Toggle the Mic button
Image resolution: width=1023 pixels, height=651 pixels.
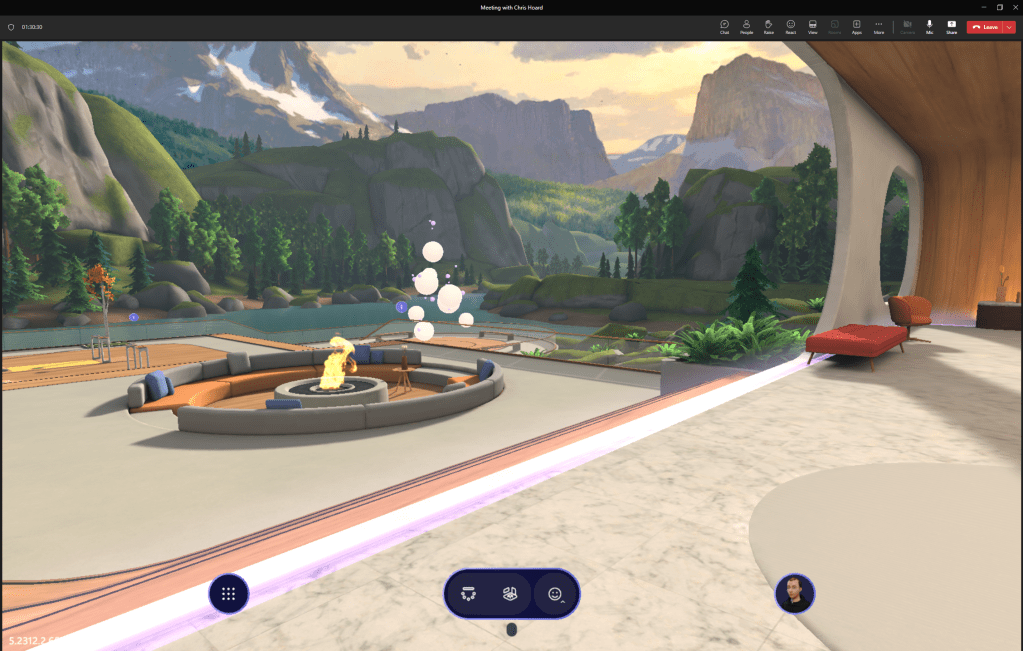929,26
